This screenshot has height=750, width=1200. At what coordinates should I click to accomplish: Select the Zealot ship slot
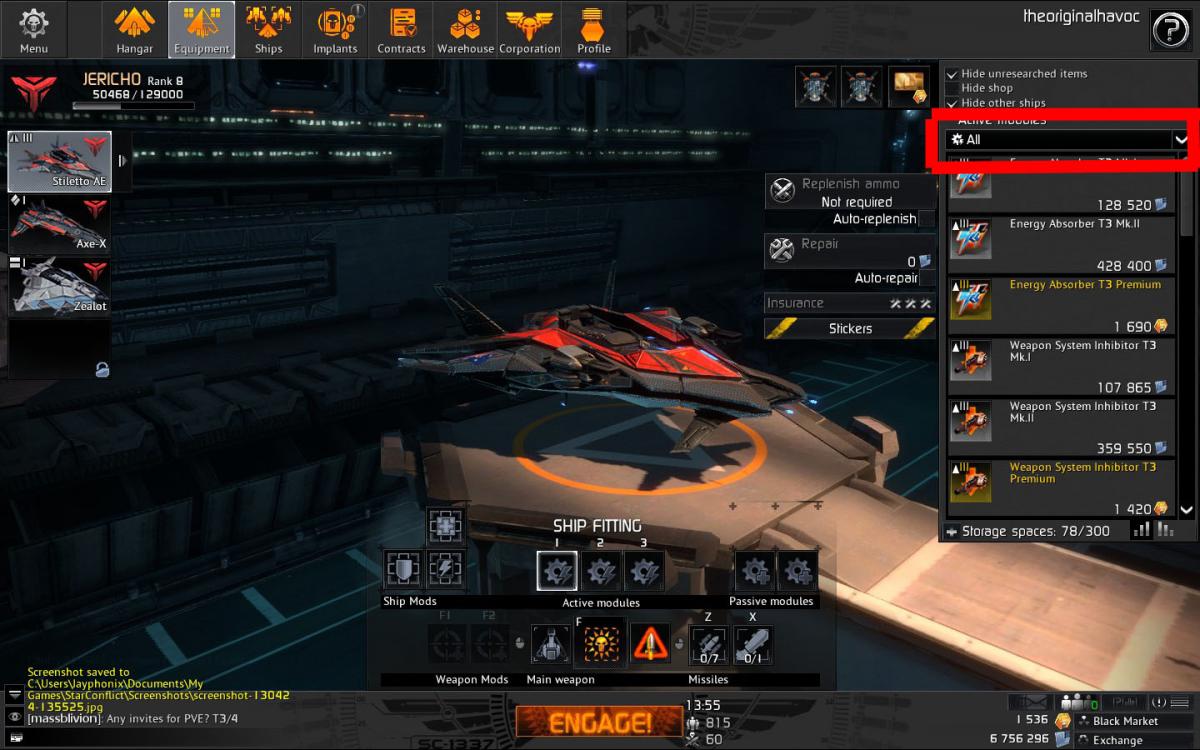(x=59, y=286)
